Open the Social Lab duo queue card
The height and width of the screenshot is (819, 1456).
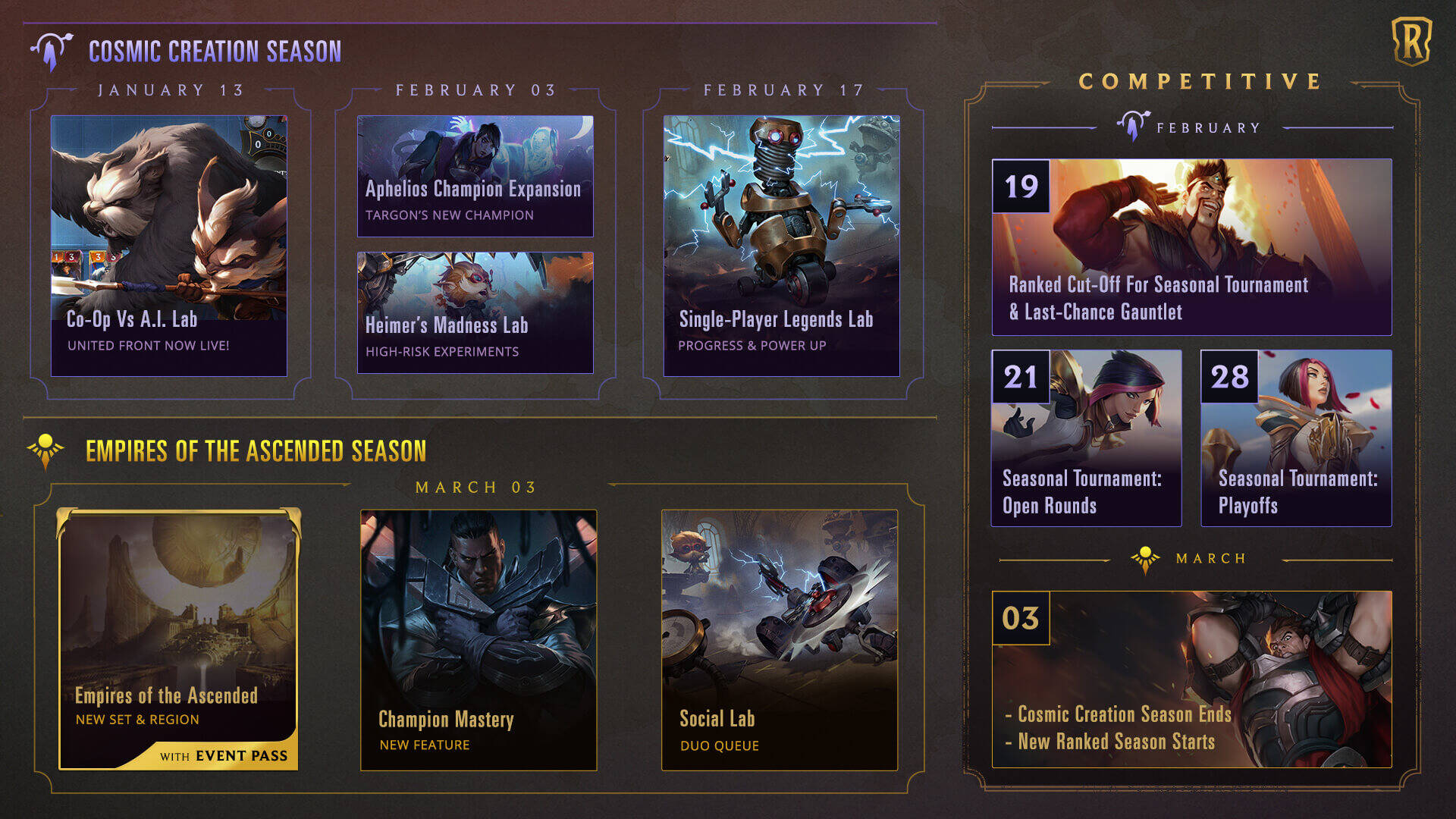pyautogui.click(x=779, y=639)
